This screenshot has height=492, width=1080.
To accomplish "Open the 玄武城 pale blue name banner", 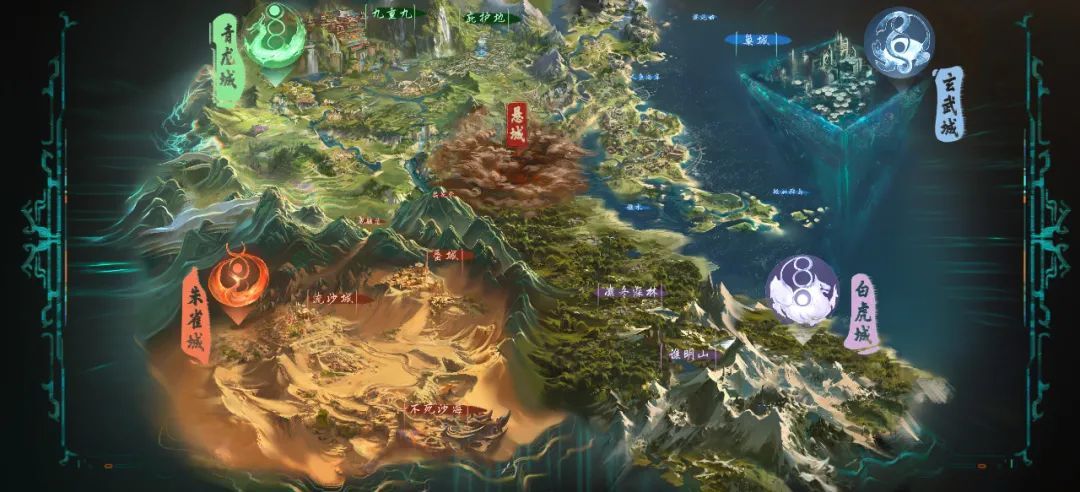I will click(950, 104).
